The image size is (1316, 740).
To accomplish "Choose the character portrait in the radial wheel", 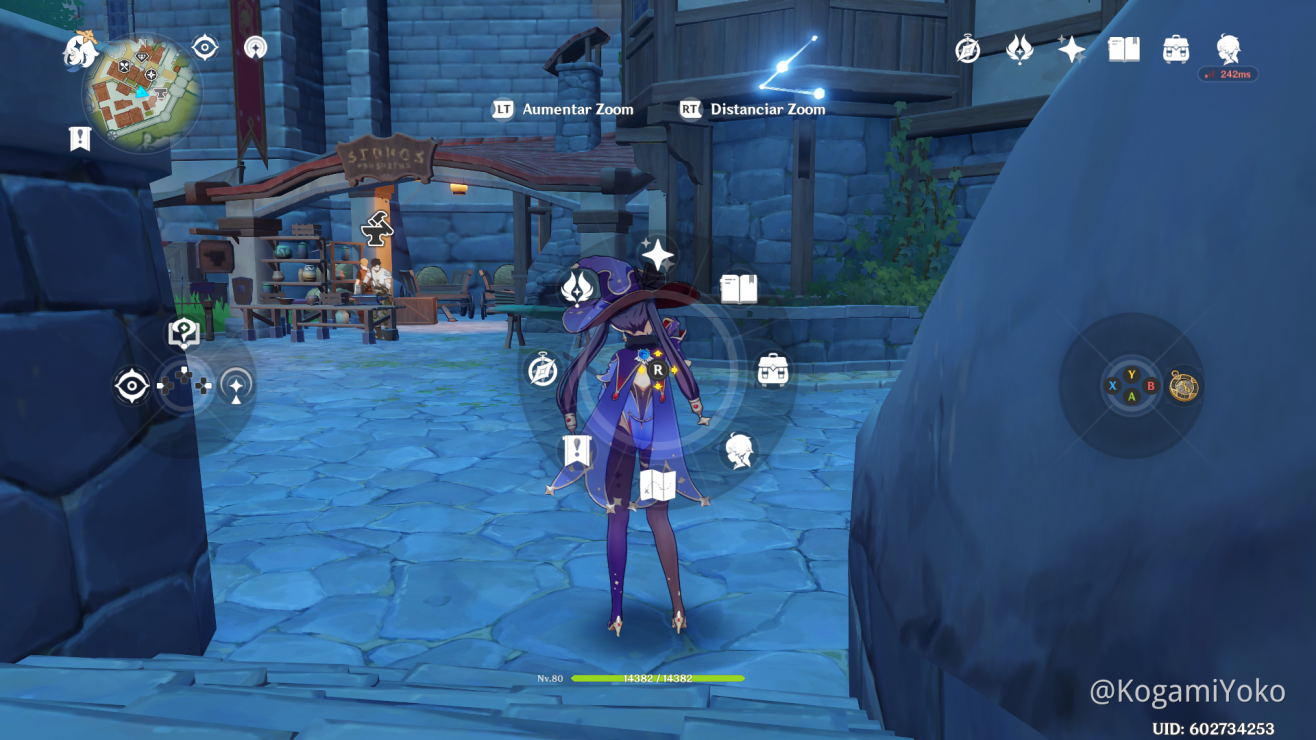I will point(739,451).
